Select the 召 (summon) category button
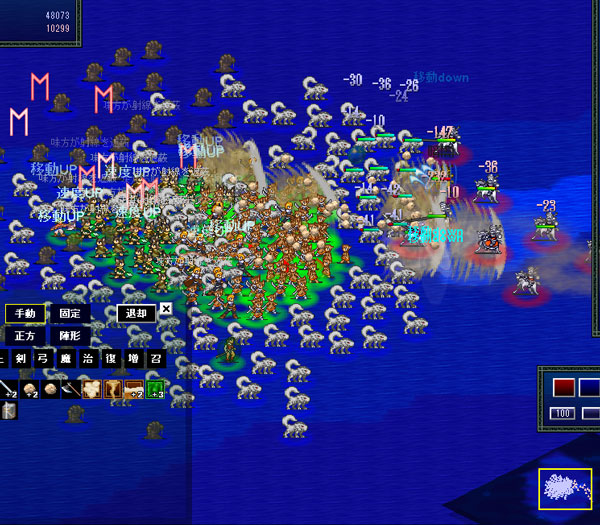This screenshot has height=525, width=600. pyautogui.click(x=155, y=360)
